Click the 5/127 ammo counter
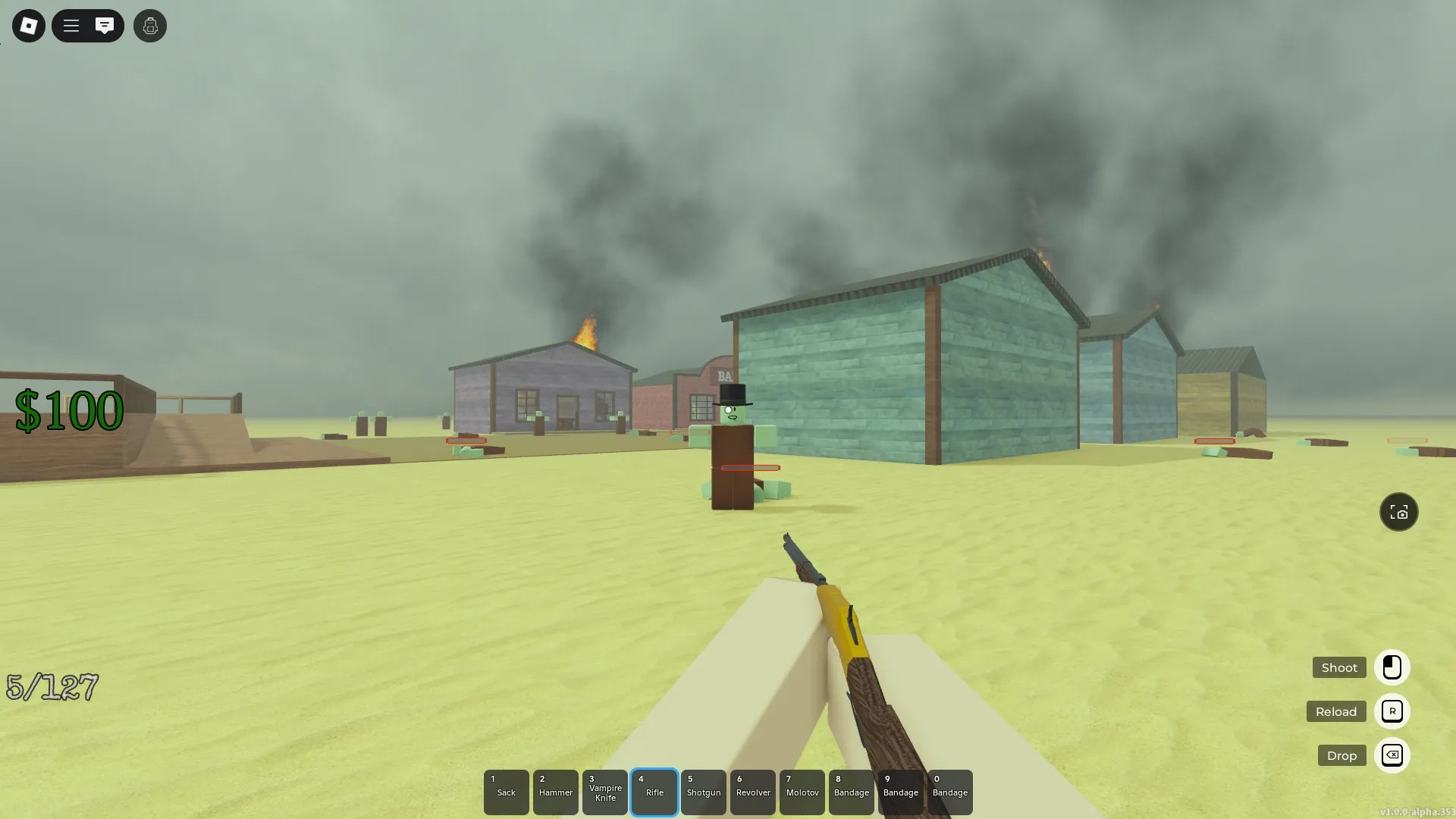The image size is (1456, 819). (52, 687)
